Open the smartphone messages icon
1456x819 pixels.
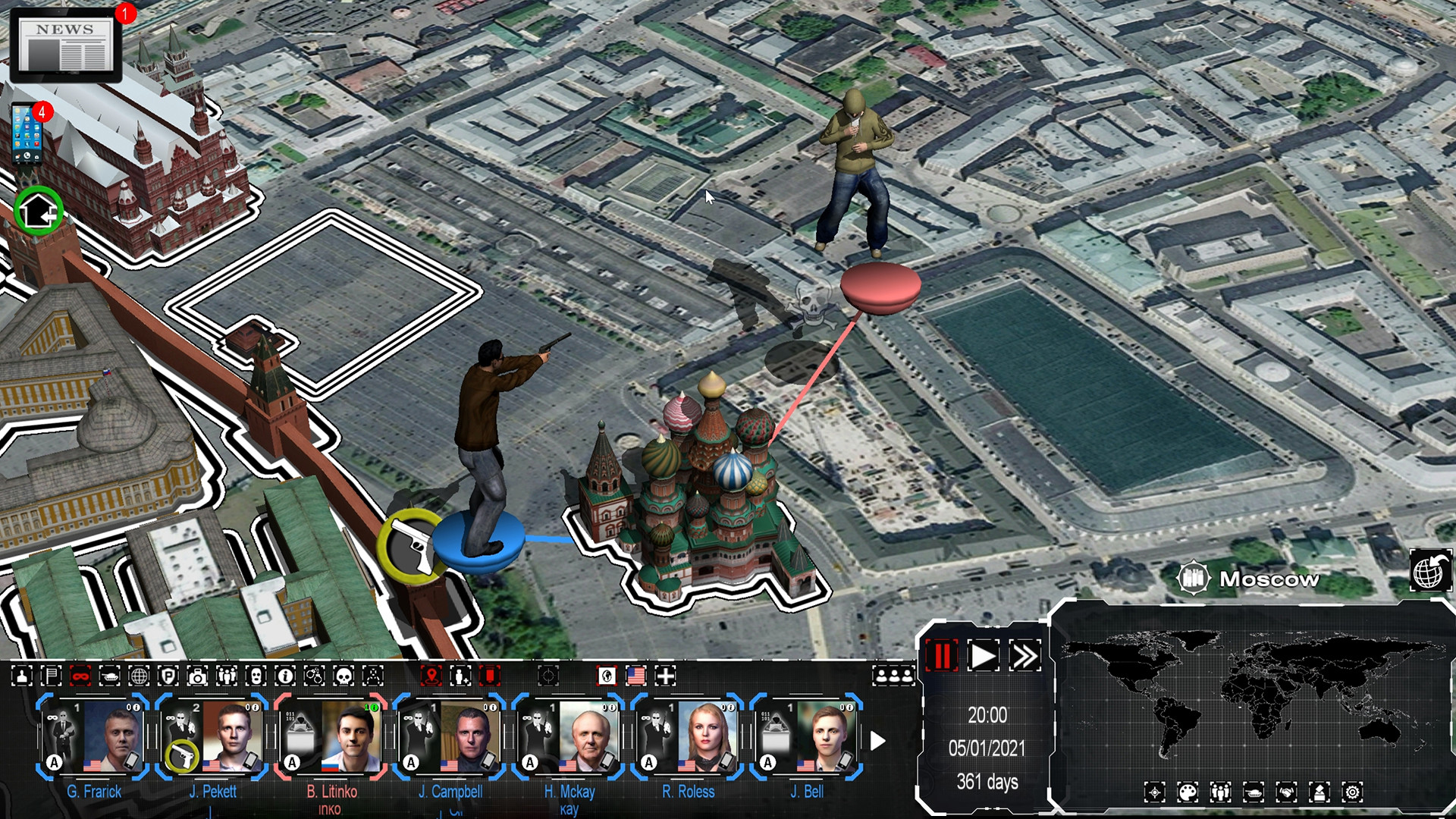28,134
